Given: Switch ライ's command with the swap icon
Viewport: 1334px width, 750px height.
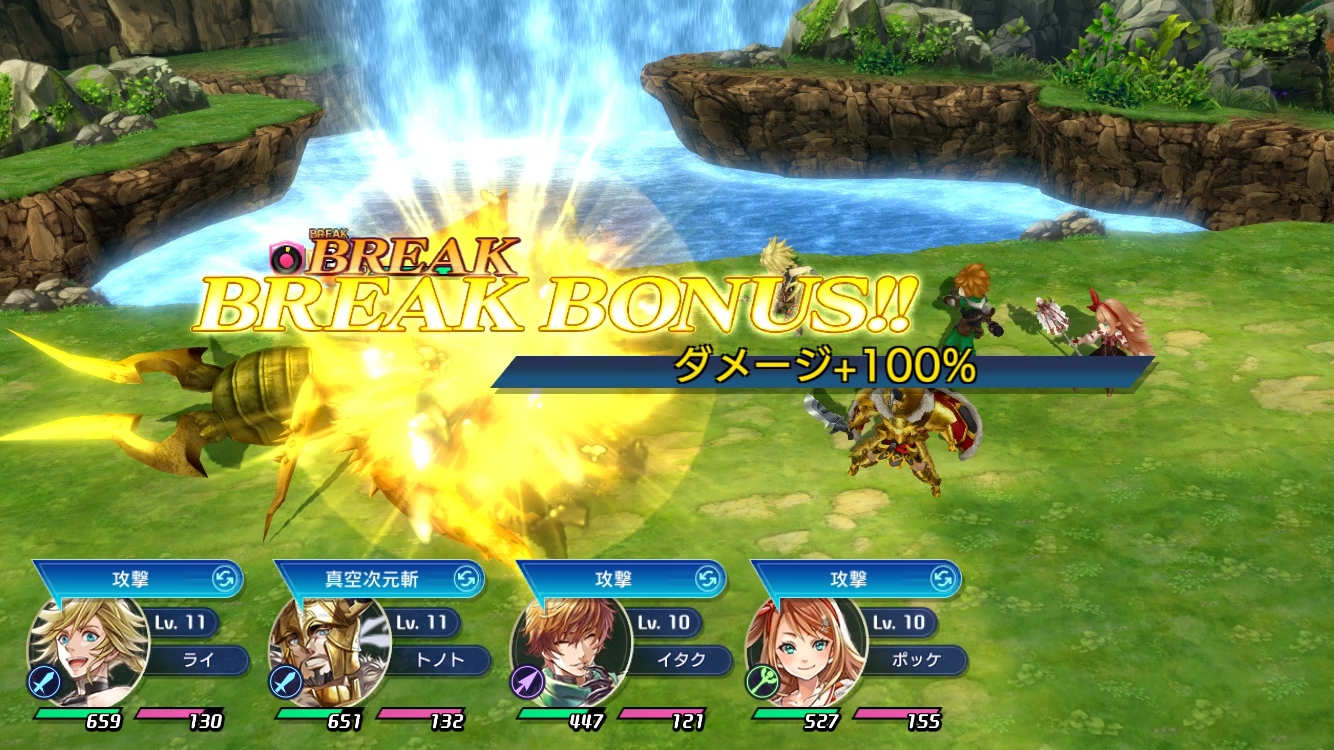Looking at the screenshot, I should (225, 579).
